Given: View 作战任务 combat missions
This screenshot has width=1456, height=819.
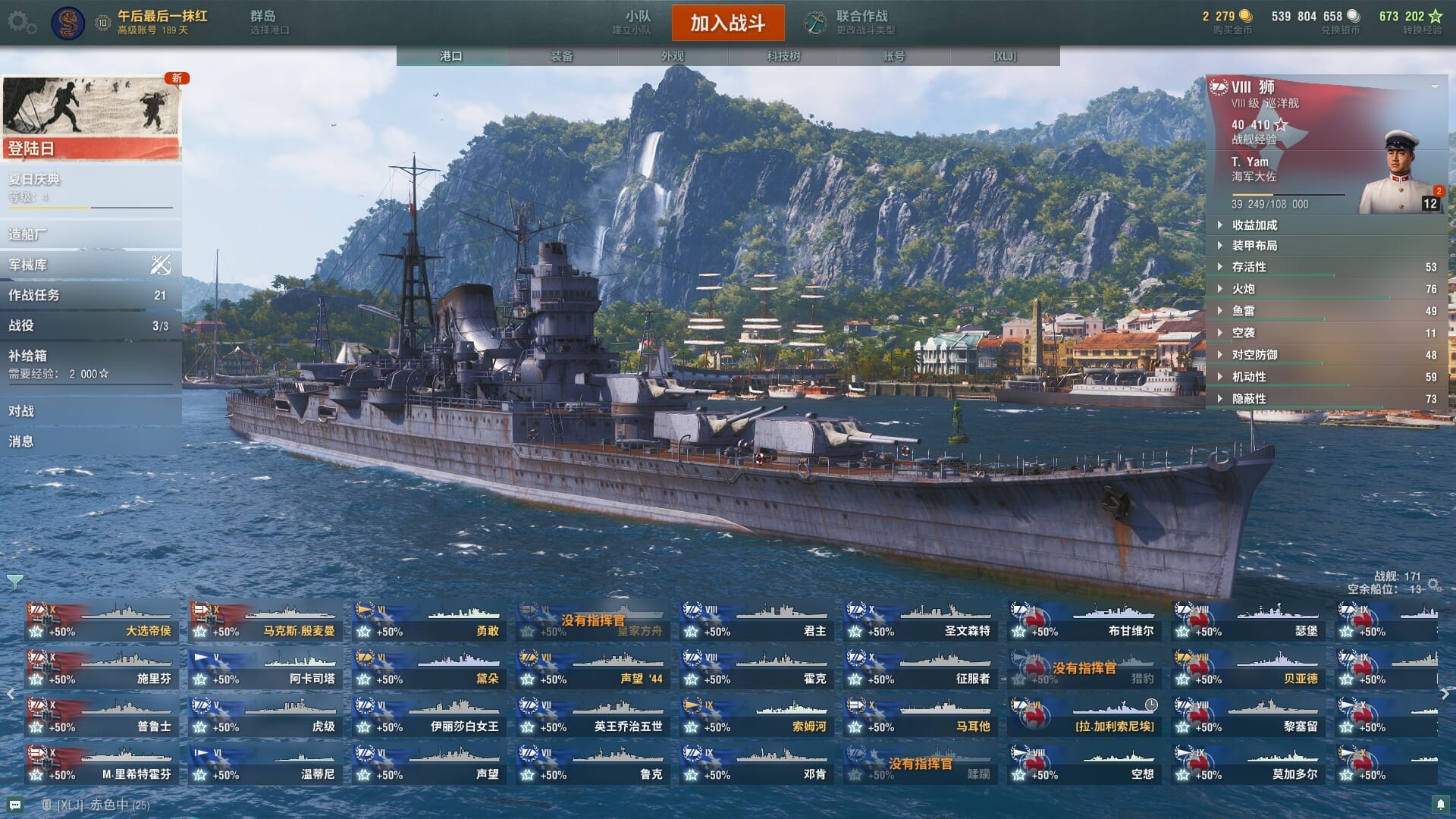Looking at the screenshot, I should click(89, 295).
